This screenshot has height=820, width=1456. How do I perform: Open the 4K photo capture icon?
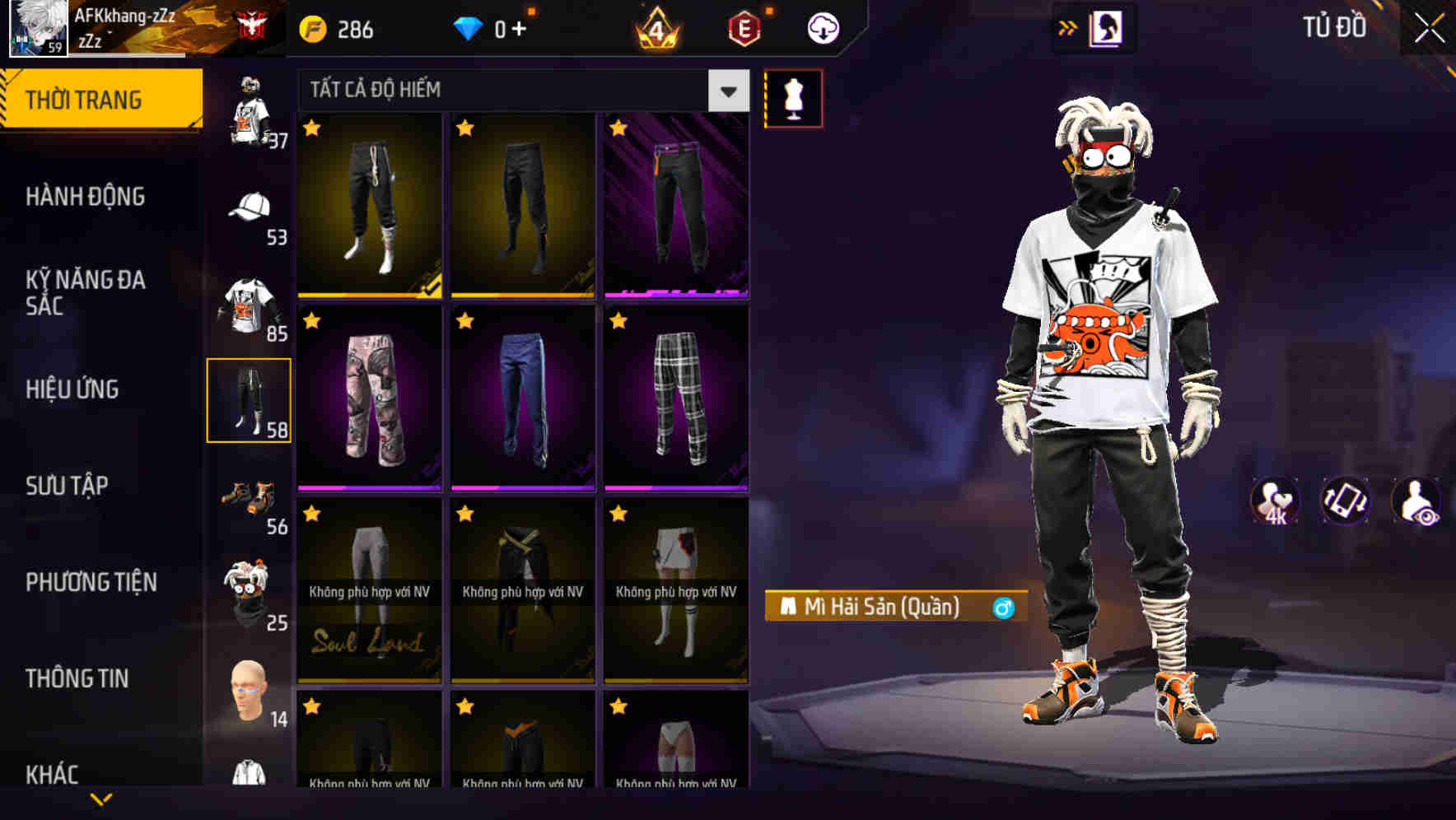coord(1276,501)
